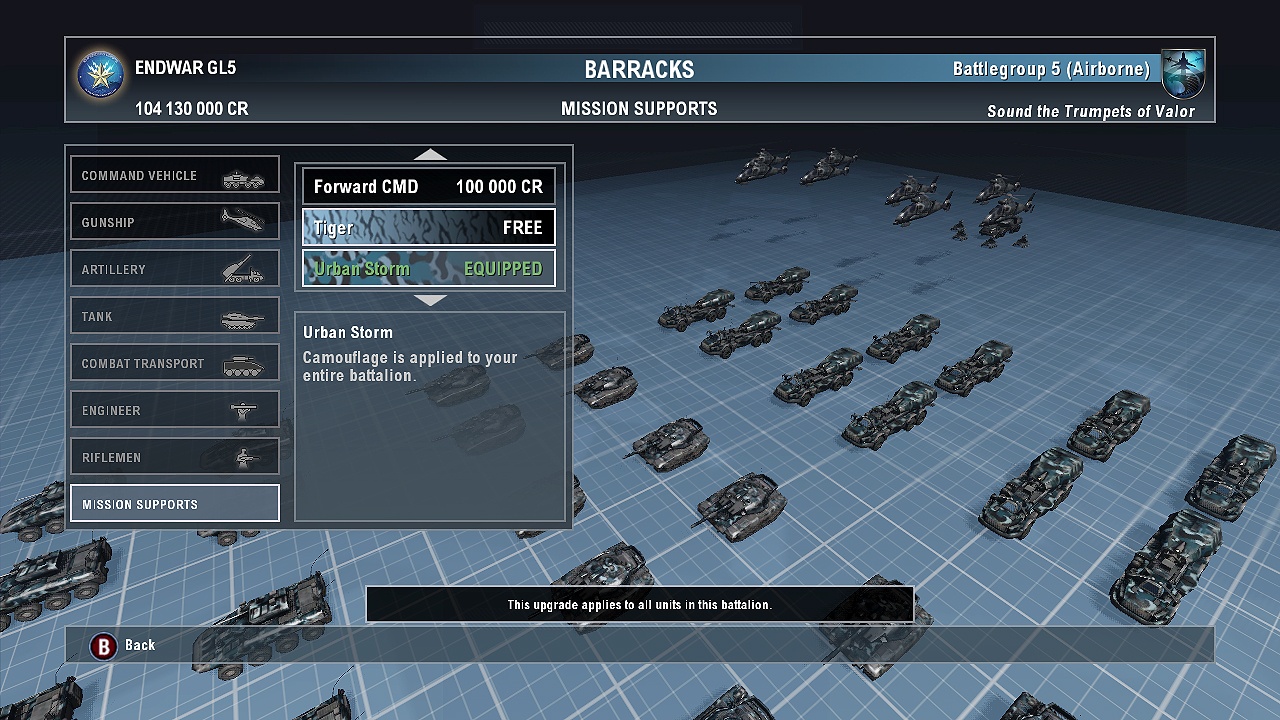Screen dimensions: 1280x720
Task: Switch to the Engineer category
Action: click(x=175, y=410)
